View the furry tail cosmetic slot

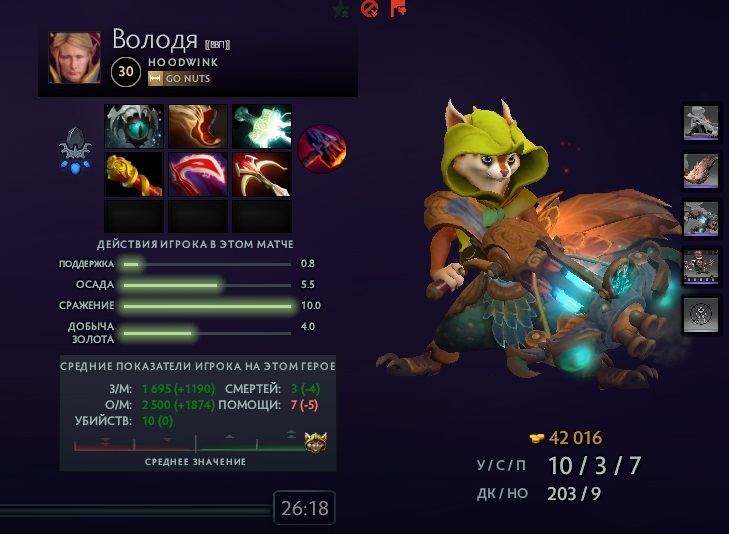click(x=701, y=170)
